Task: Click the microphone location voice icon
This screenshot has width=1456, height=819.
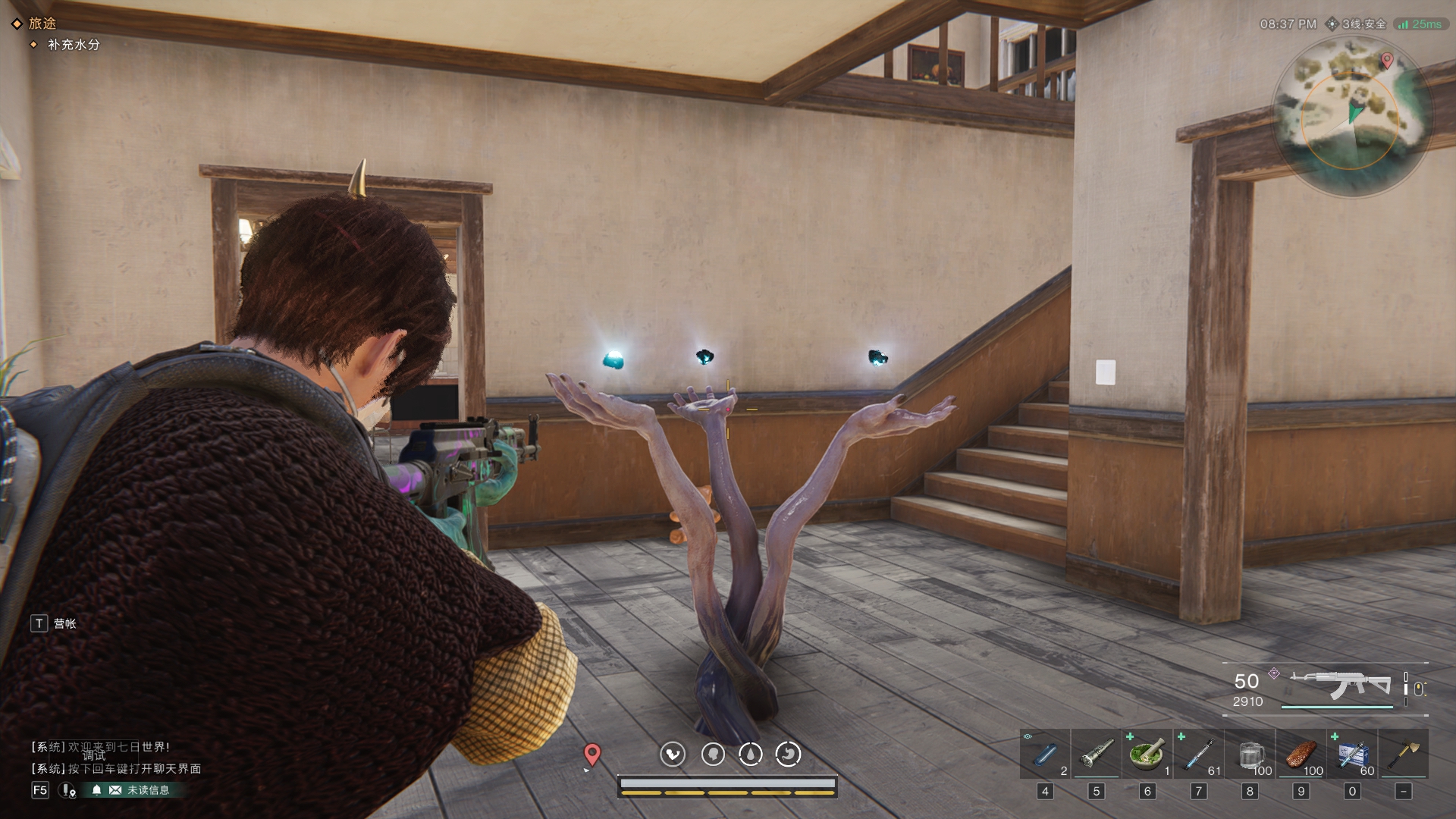Action: pyautogui.click(x=68, y=790)
